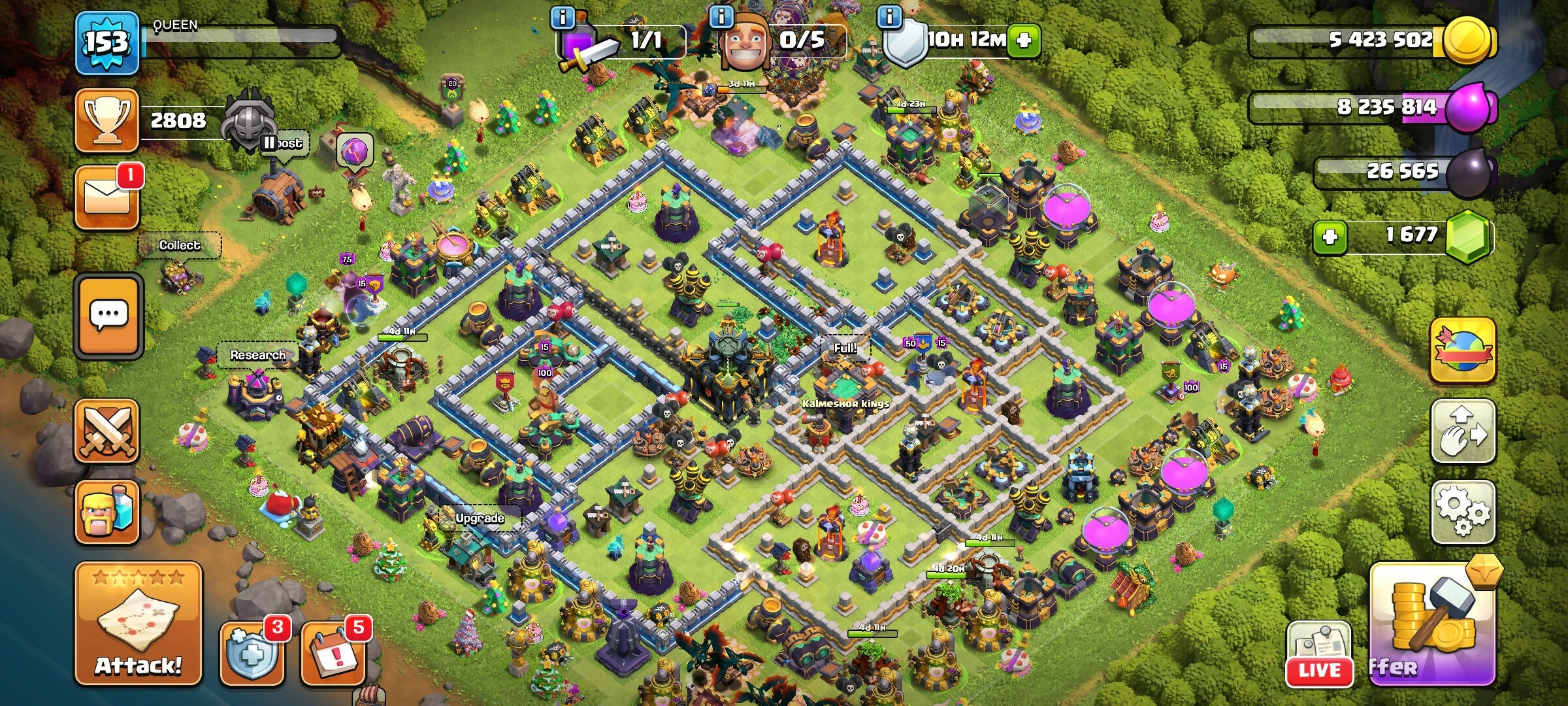
Task: Open the layout editor hand button
Action: click(1463, 432)
